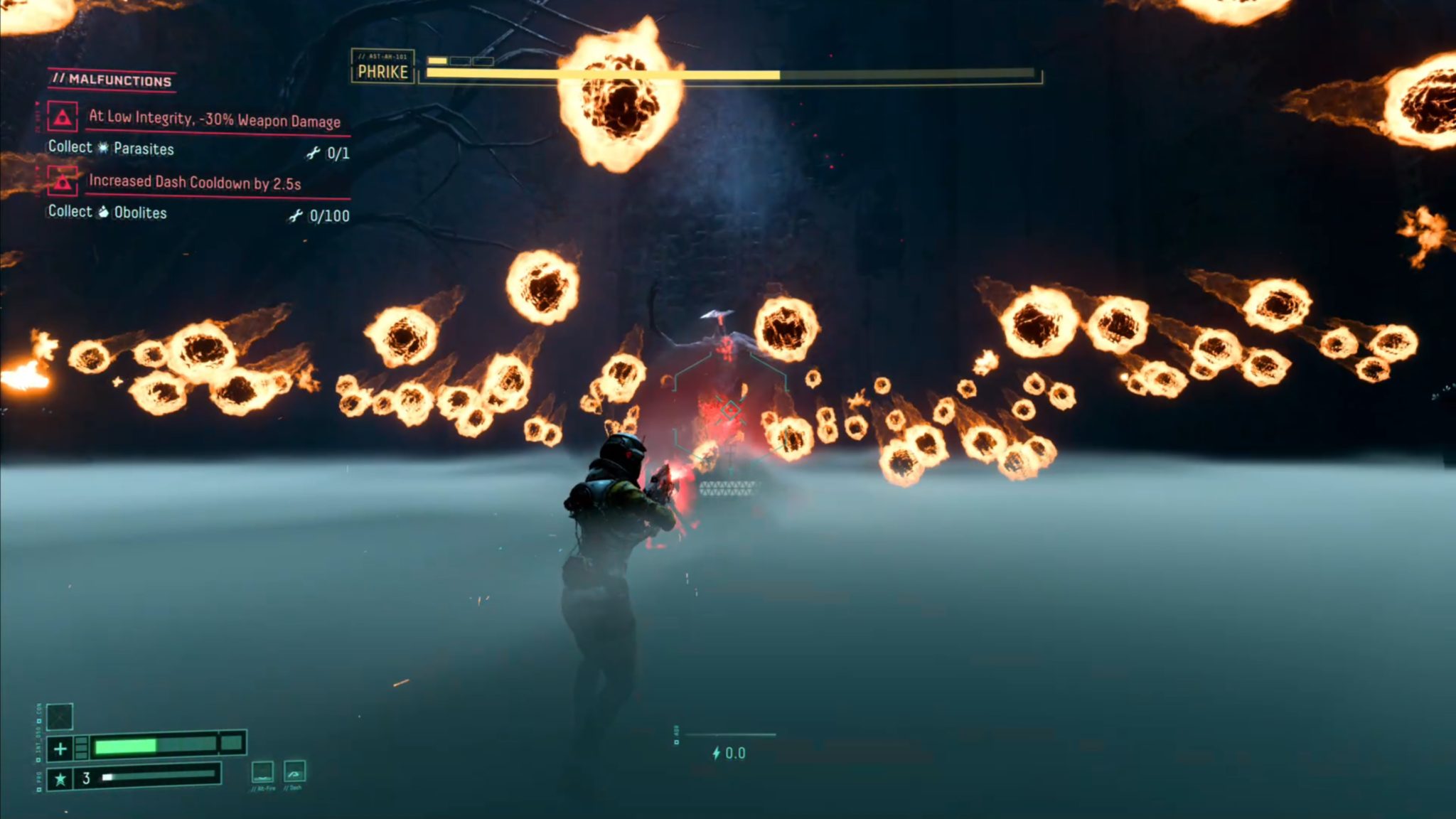Toggle the second malfunction warning indicator
Viewport: 1456px width, 819px height.
(x=63, y=182)
